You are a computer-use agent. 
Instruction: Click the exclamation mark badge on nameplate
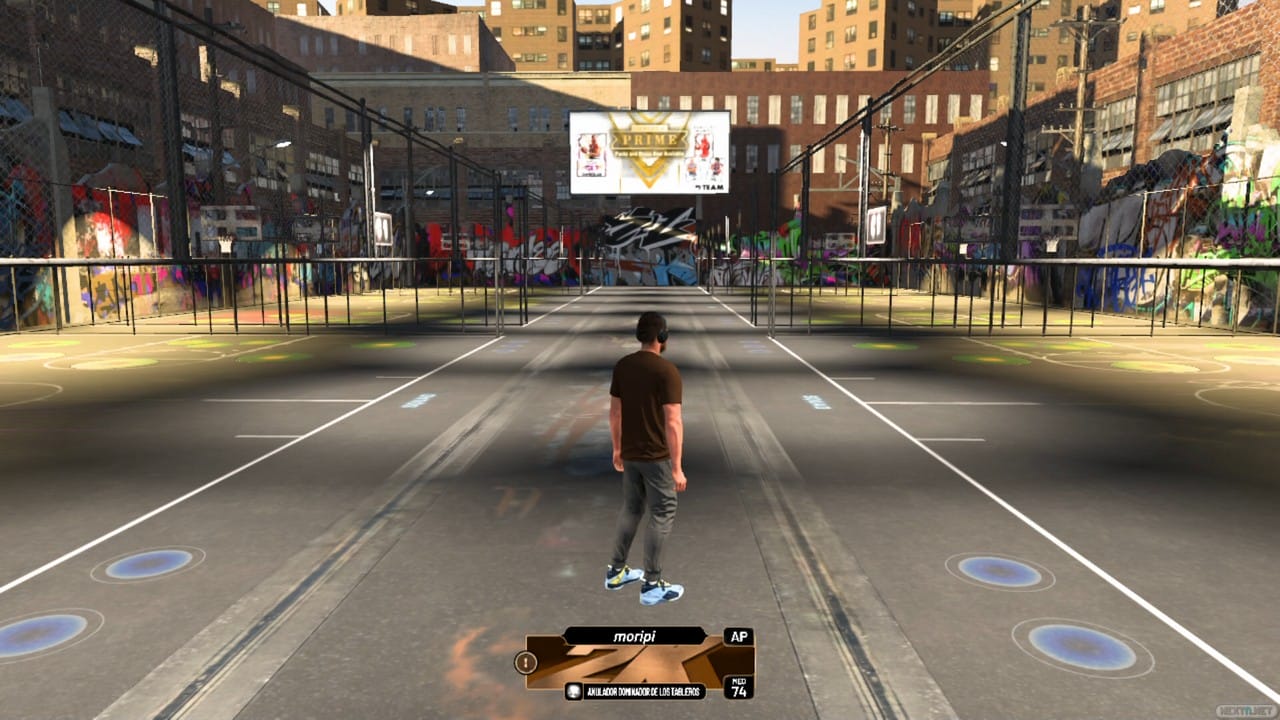tap(526, 662)
